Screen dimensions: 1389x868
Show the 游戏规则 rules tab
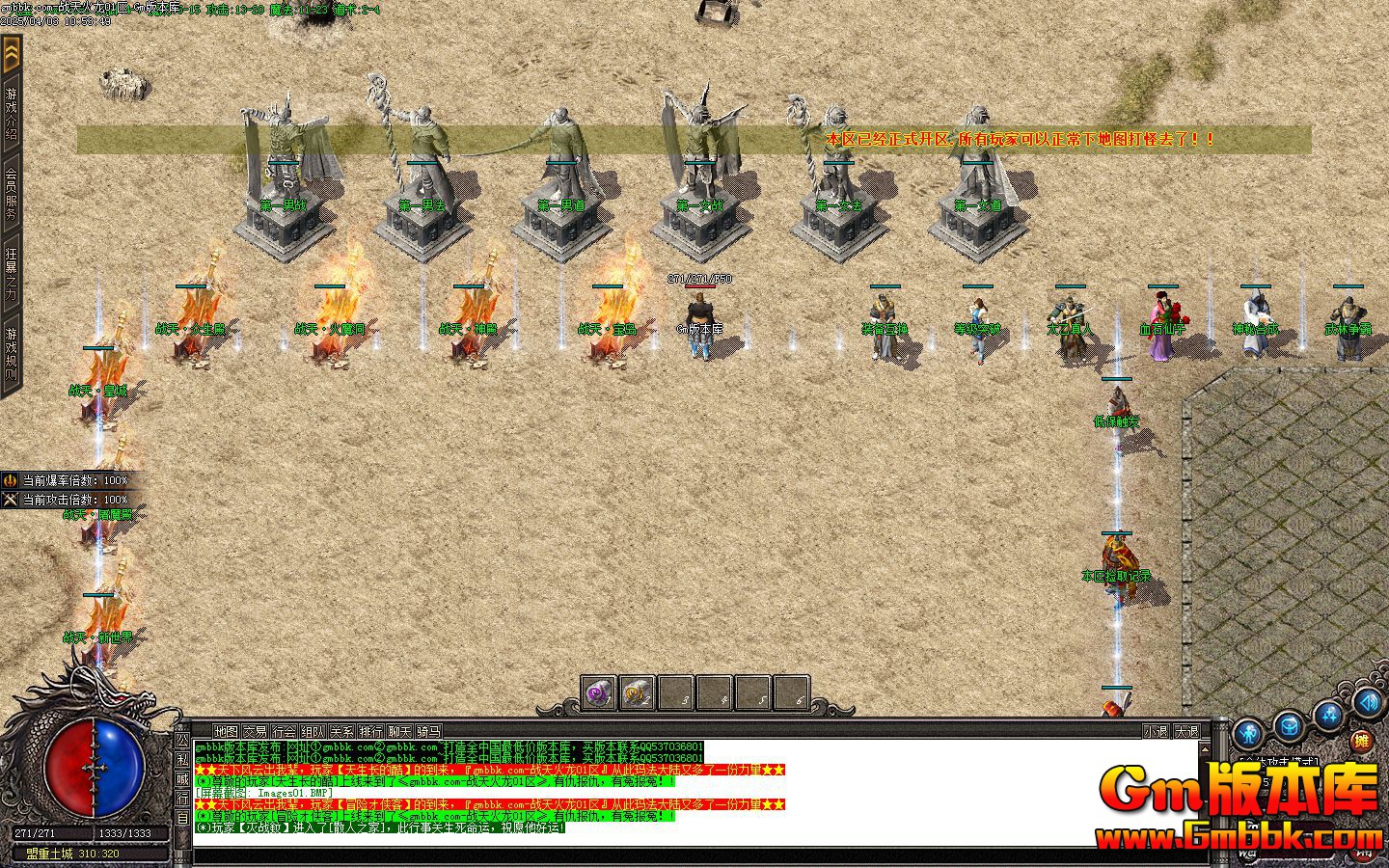(12, 353)
